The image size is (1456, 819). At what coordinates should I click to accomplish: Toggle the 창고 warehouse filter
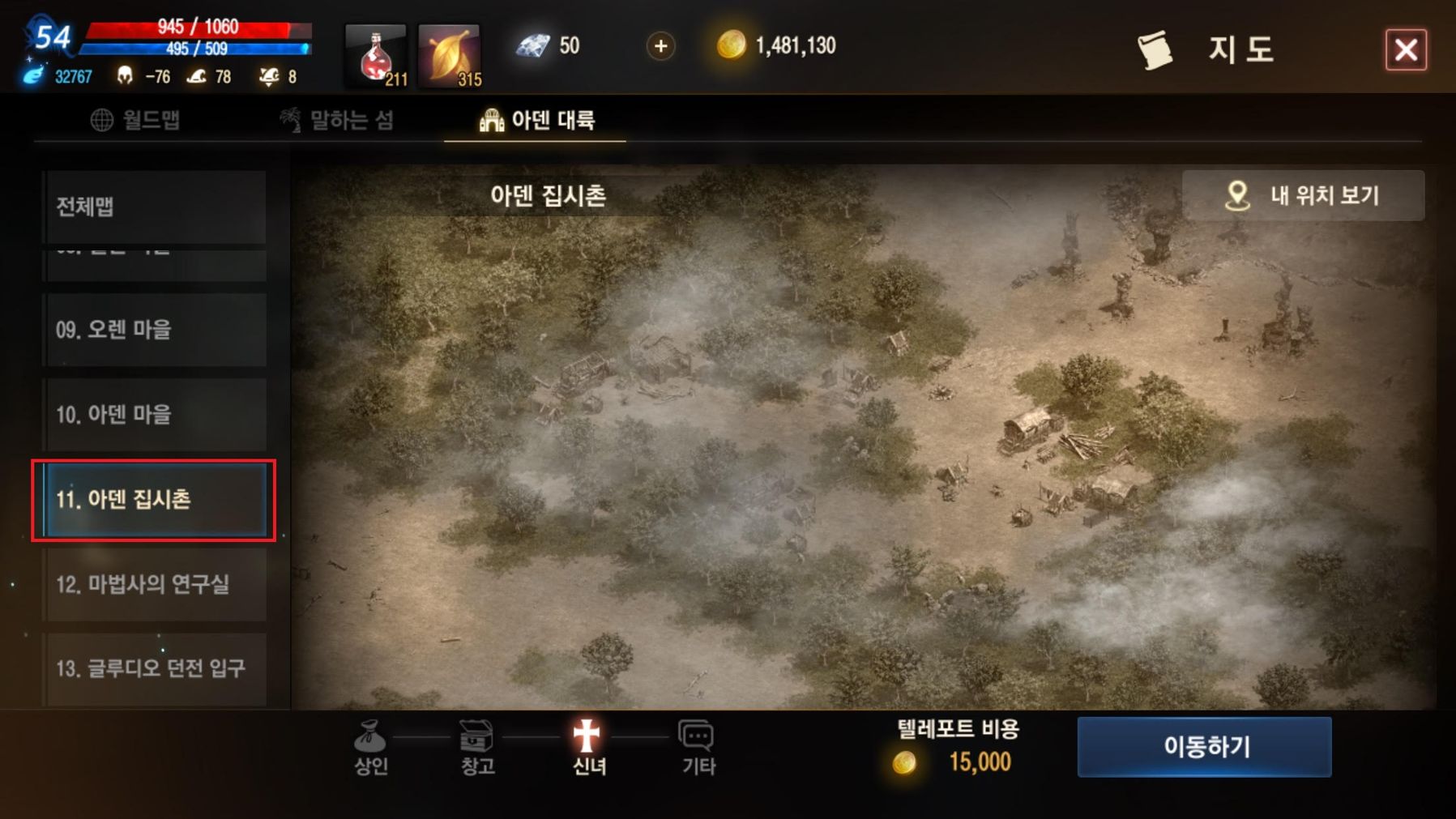pyautogui.click(x=477, y=747)
